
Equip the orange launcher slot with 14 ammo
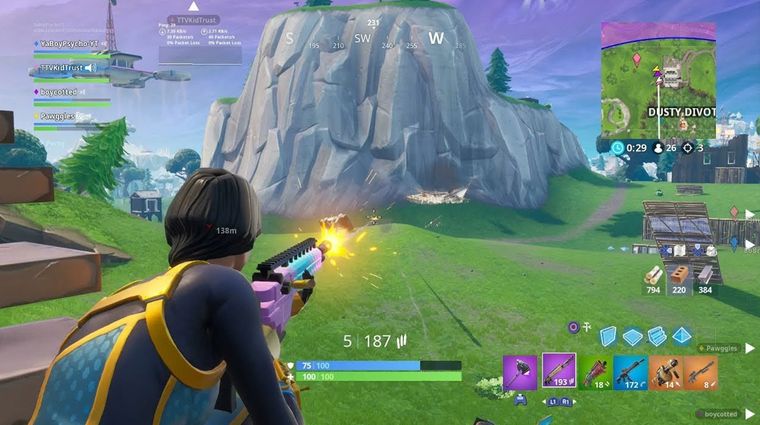pos(665,372)
